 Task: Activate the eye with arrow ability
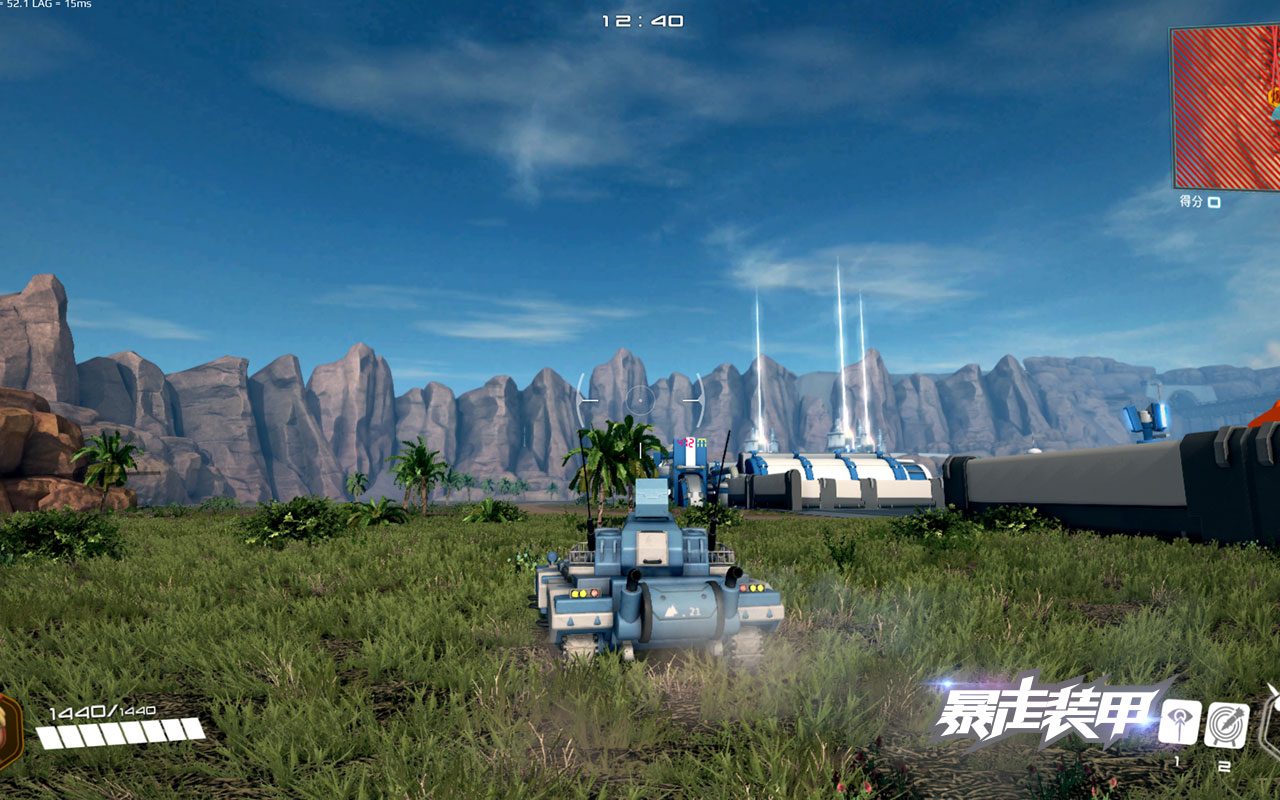pyautogui.click(x=1179, y=722)
